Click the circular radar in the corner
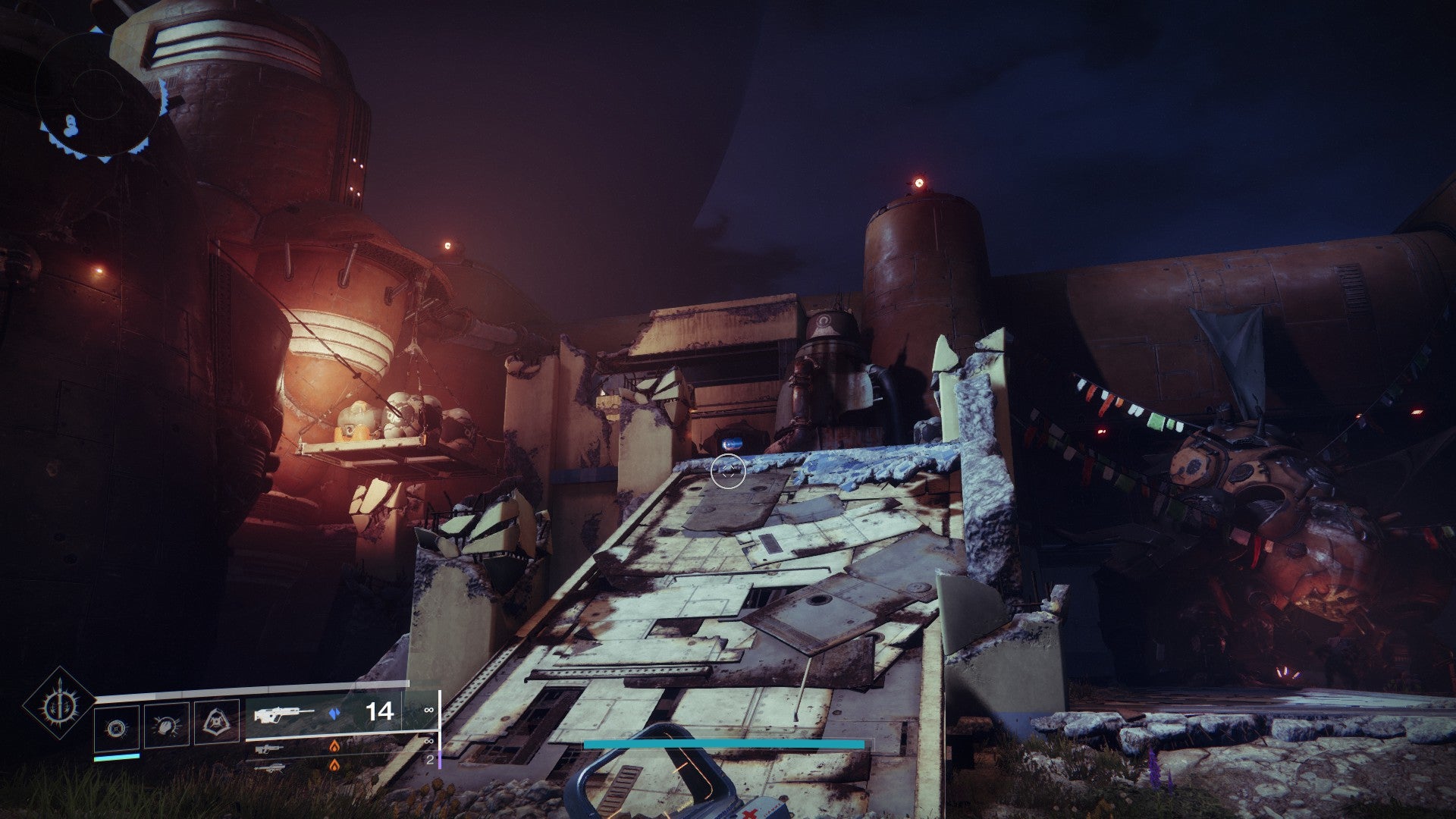This screenshot has width=1456, height=819. [x=100, y=95]
